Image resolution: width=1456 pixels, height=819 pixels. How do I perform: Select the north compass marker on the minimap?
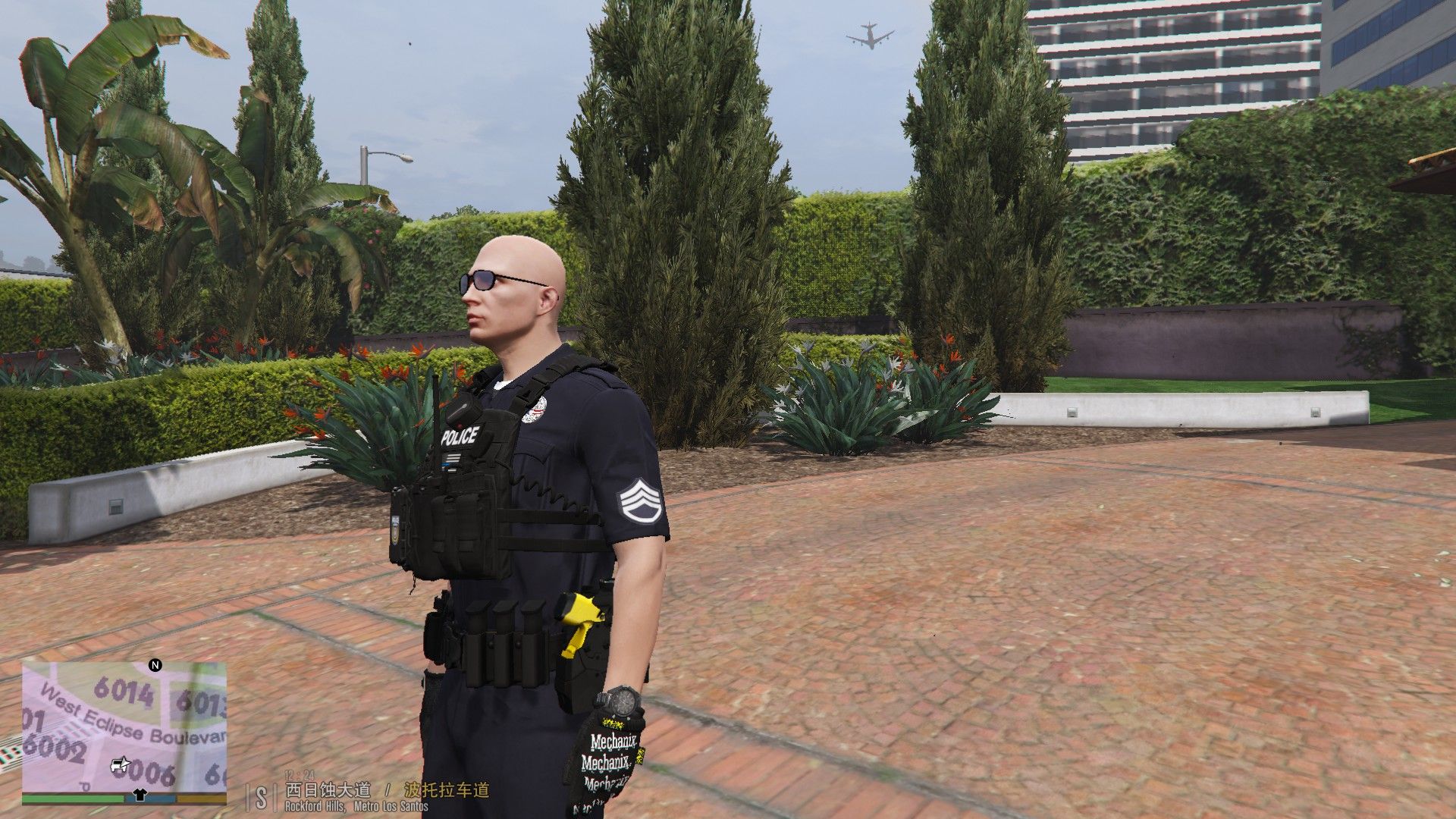[x=155, y=665]
